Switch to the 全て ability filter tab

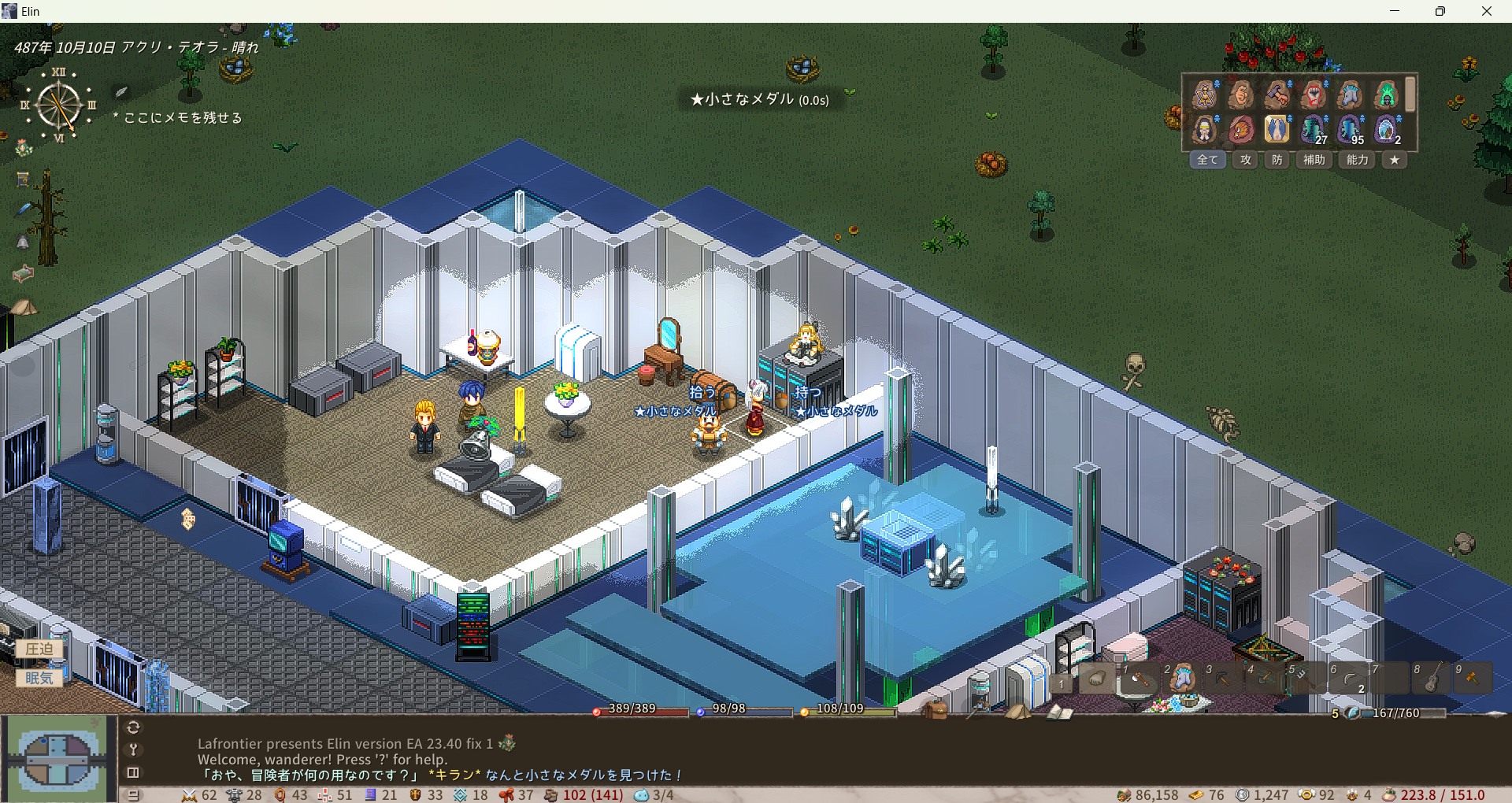1207,160
